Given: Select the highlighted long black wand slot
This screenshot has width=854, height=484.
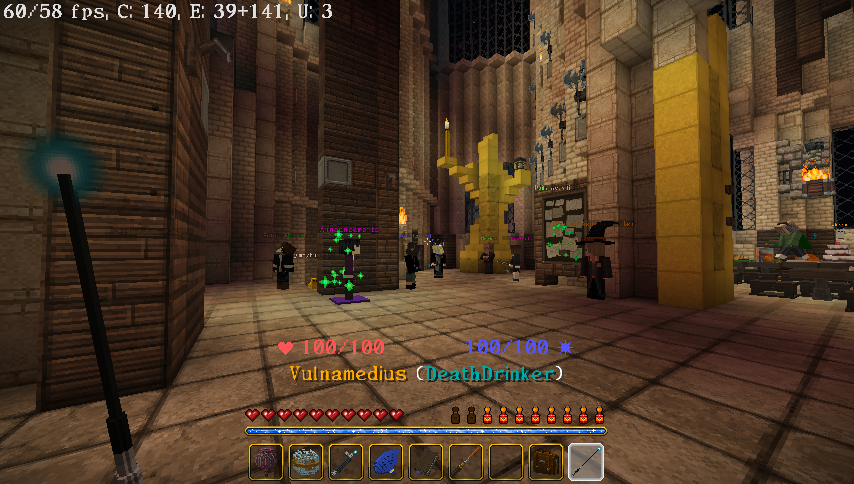Looking at the screenshot, I should tap(586, 462).
